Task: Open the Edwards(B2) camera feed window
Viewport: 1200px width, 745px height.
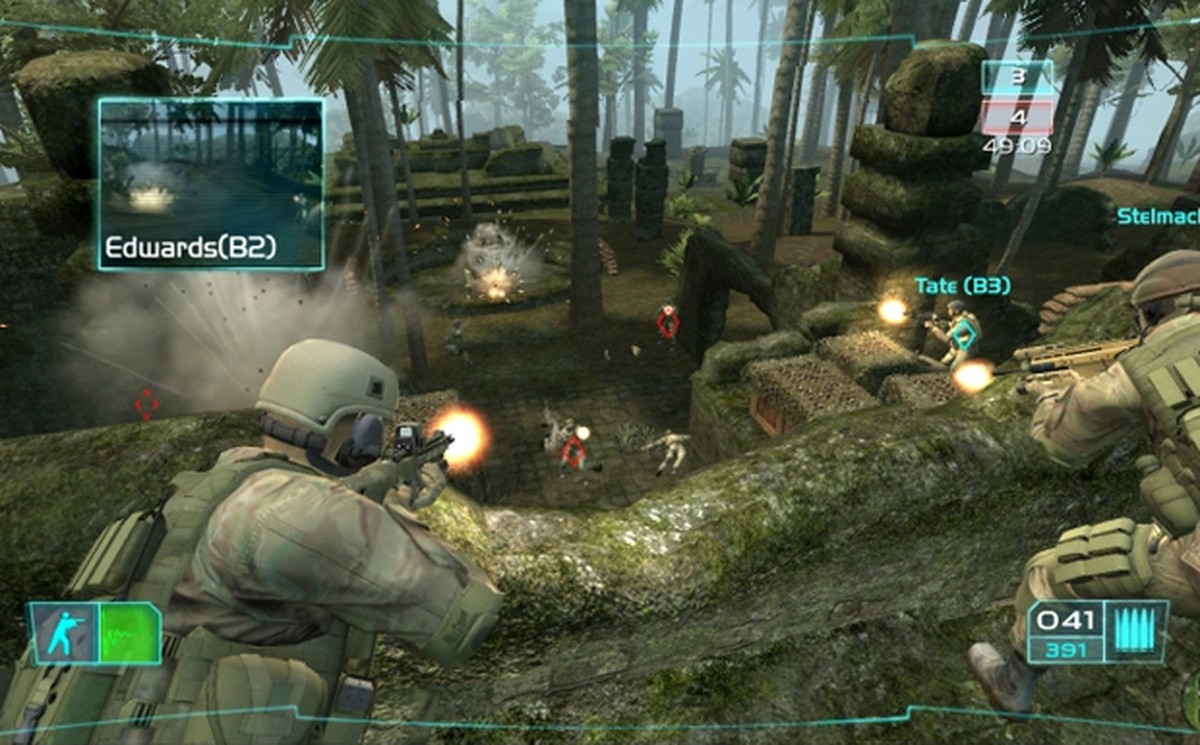Action: (x=211, y=183)
